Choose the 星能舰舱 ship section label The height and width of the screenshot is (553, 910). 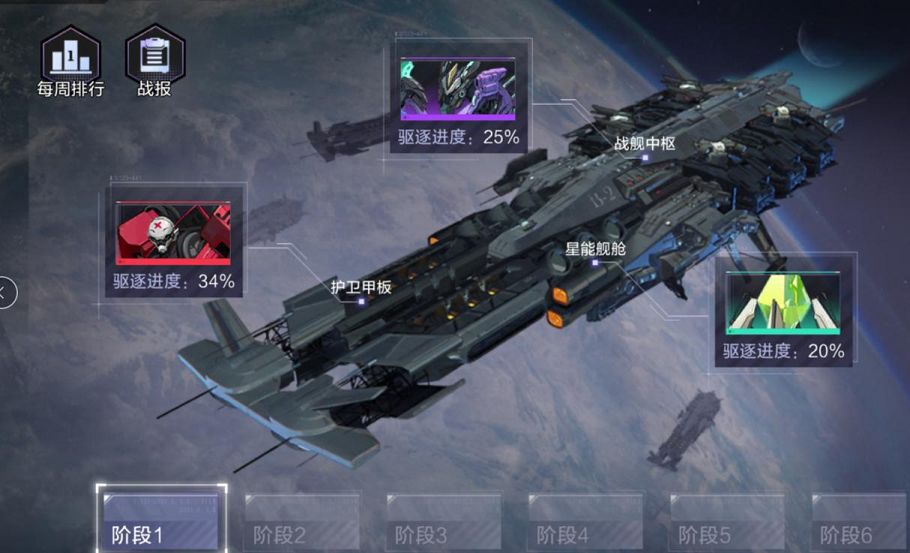[595, 249]
